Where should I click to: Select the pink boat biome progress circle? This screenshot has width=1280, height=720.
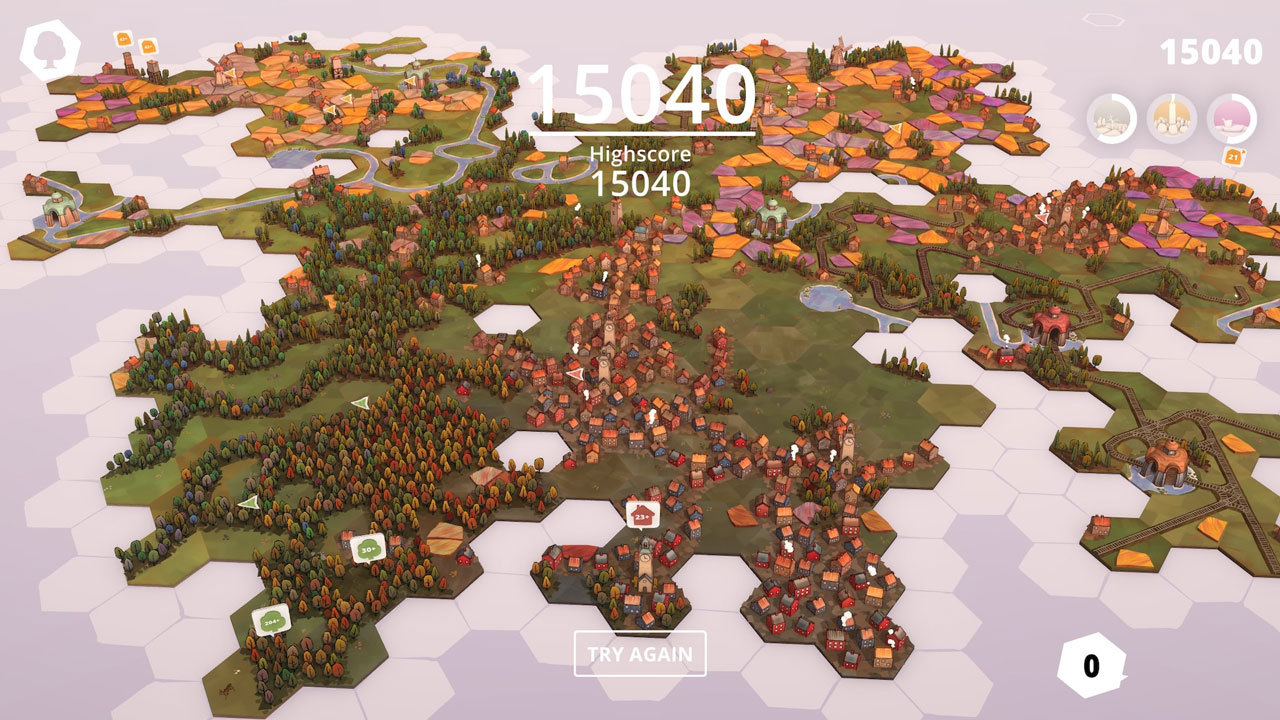(x=1232, y=119)
